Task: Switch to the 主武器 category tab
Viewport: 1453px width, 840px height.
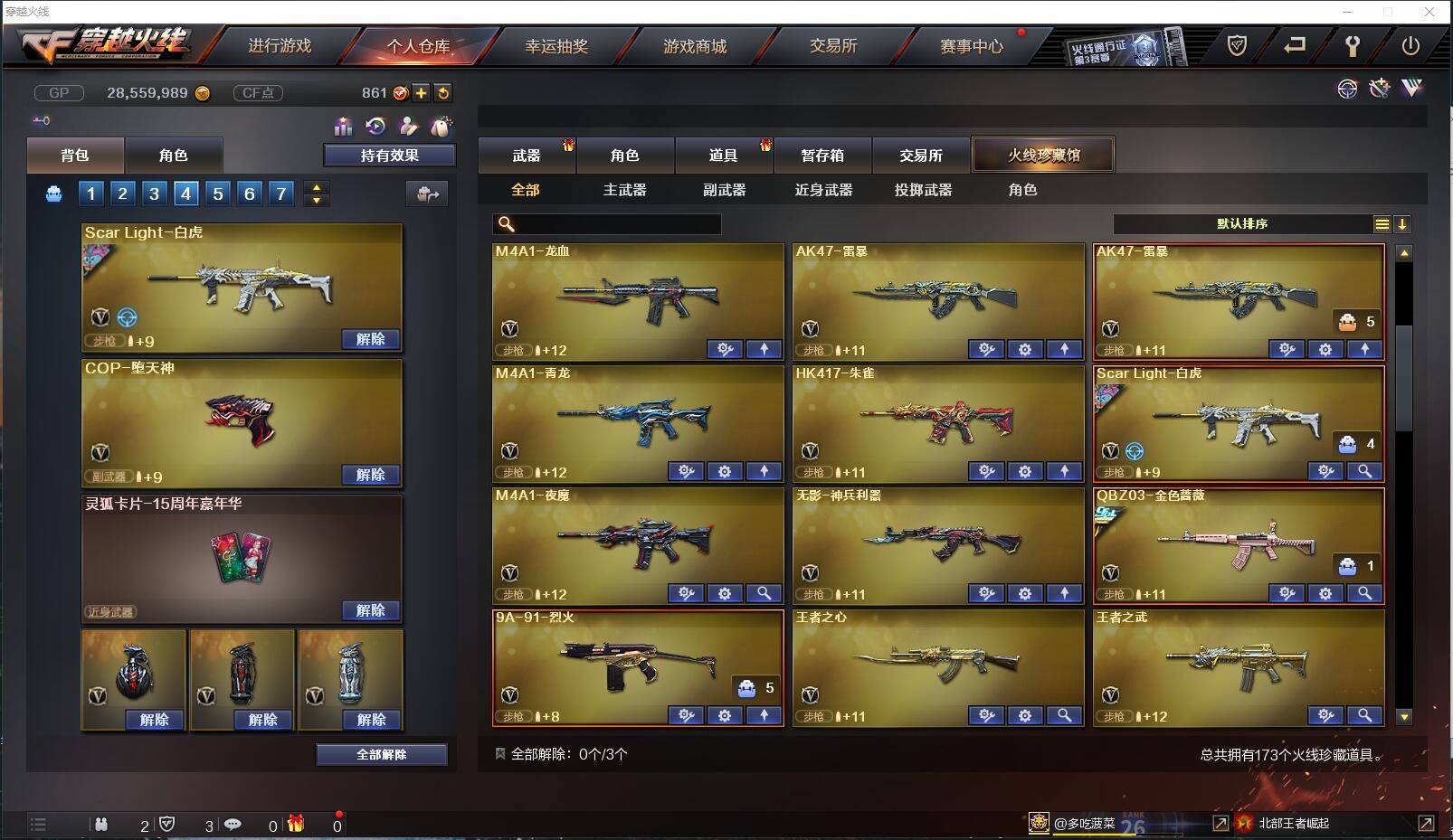Action: click(624, 190)
